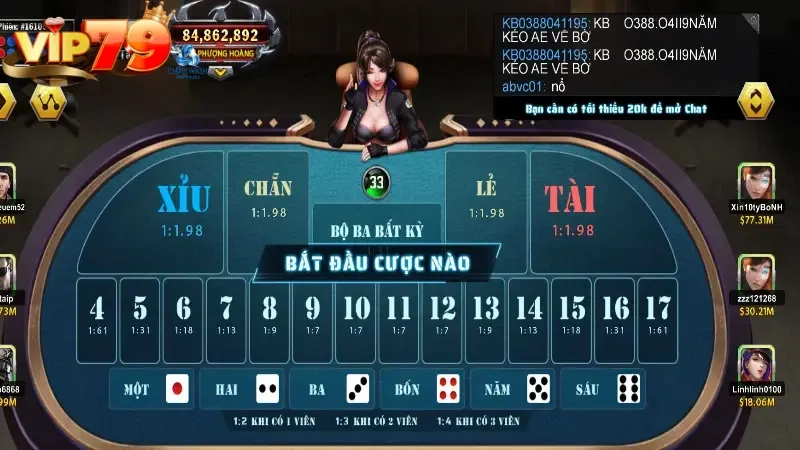Select the BA three-pip die bet

point(332,388)
